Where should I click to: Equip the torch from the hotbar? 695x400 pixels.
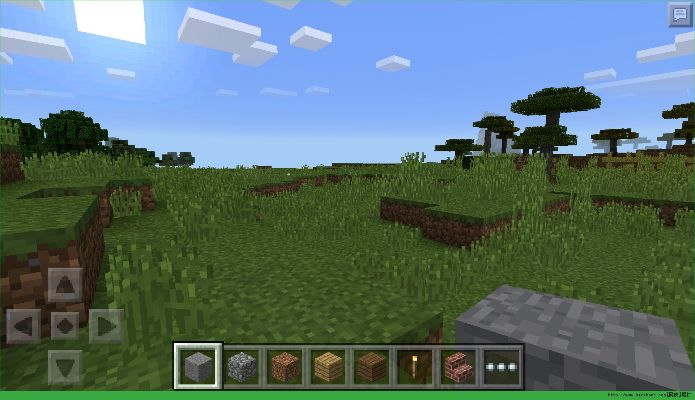point(415,366)
